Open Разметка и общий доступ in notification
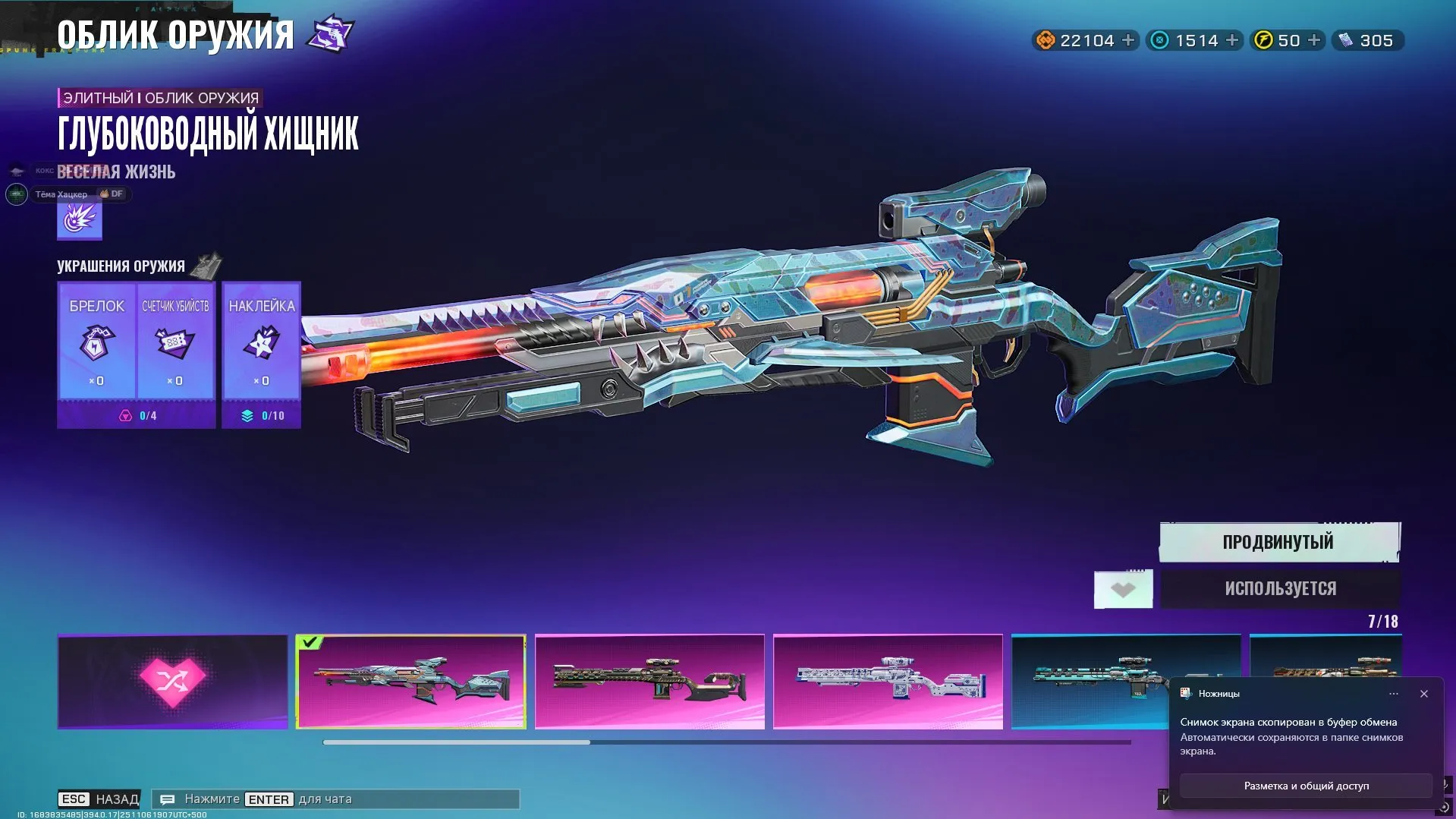Screen dimensions: 1456x819 pos(1306,786)
